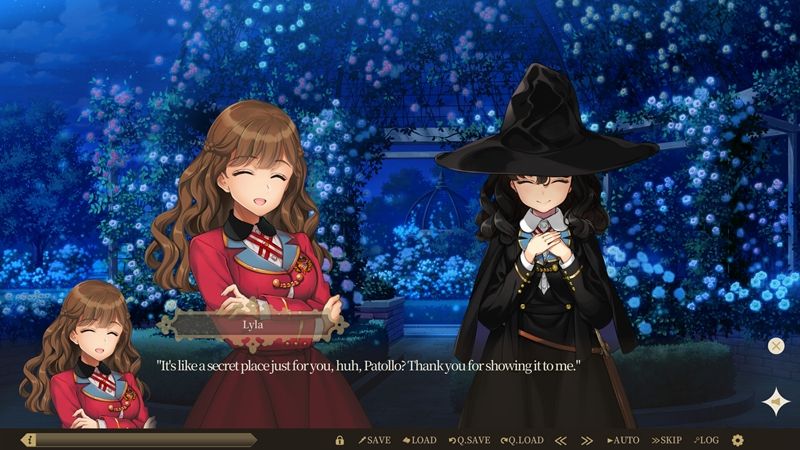
Task: Click the info icon on the bottom bar
Action: pyautogui.click(x=29, y=440)
